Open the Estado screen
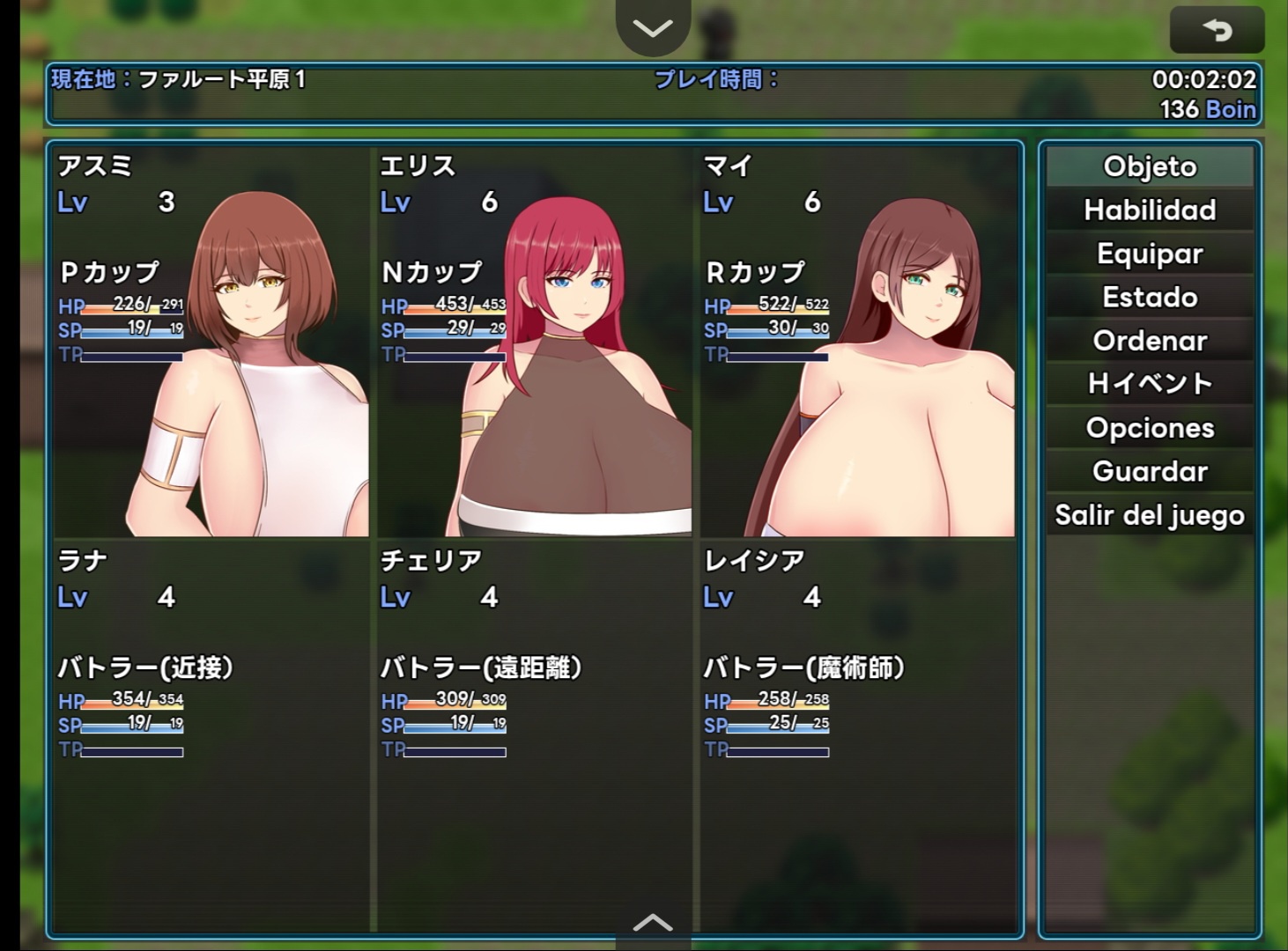This screenshot has width=1288, height=951. click(x=1150, y=297)
